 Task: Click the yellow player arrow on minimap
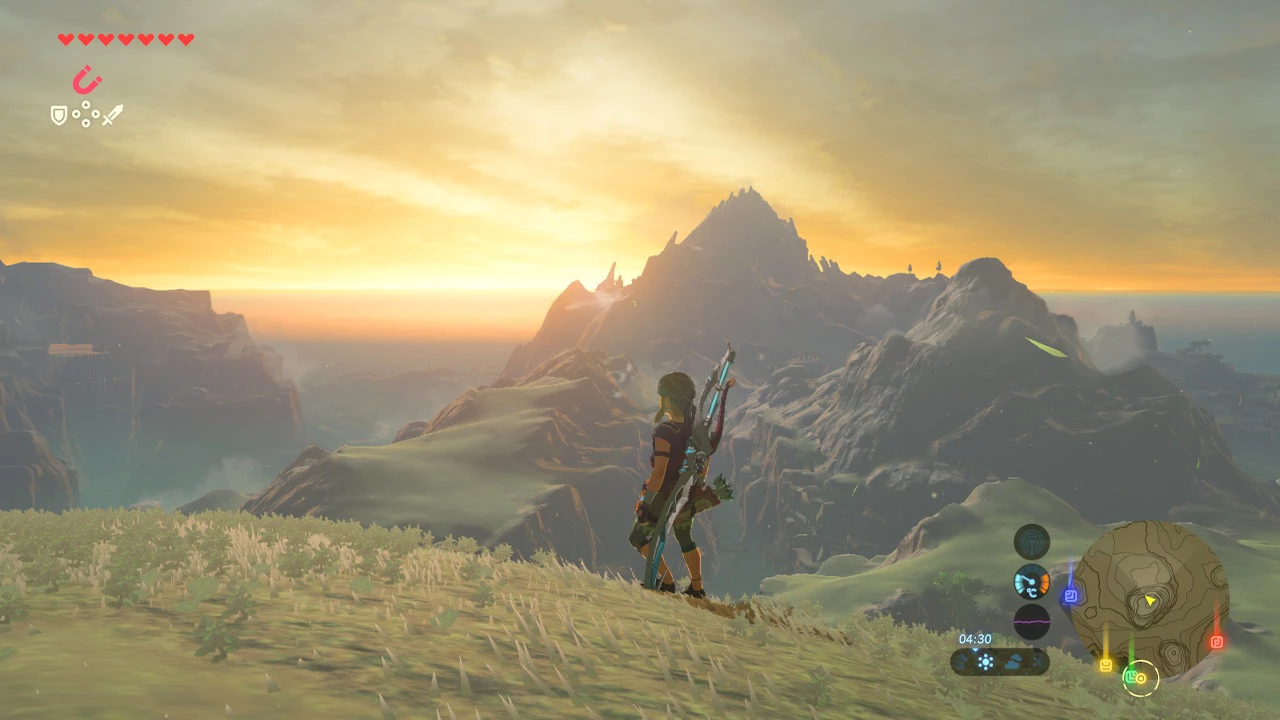tap(1151, 600)
